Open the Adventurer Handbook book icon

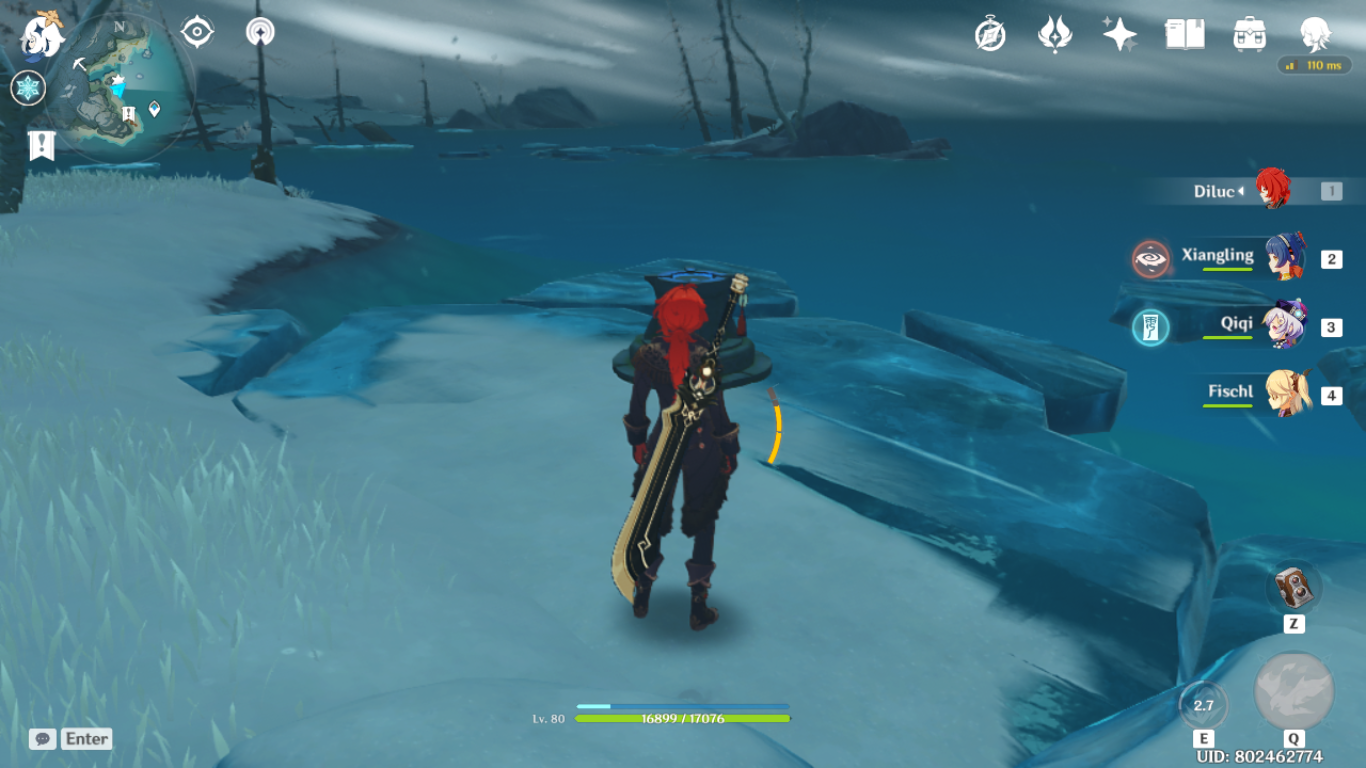[1184, 35]
